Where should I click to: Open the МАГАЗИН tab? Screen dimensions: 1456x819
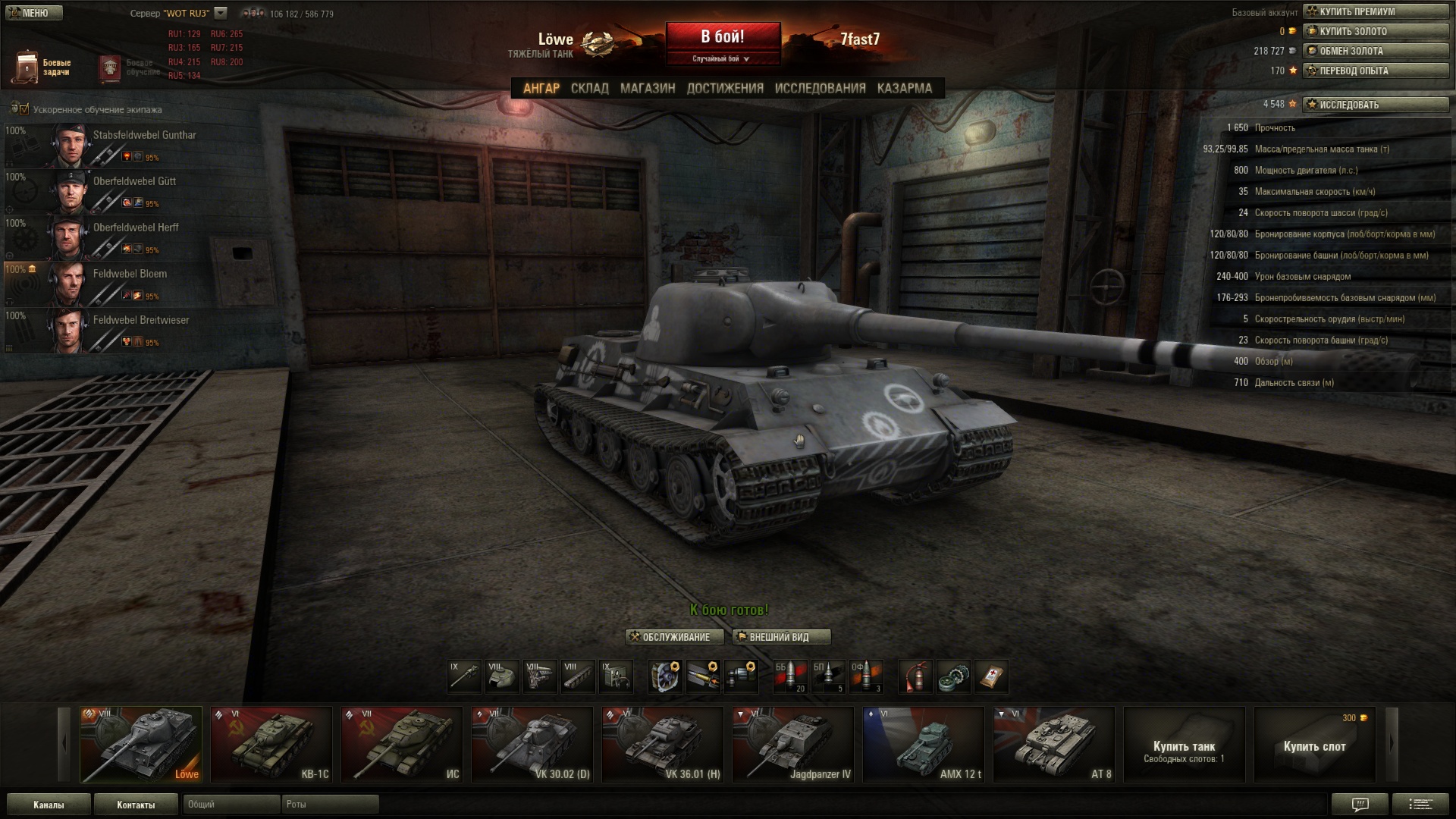(x=648, y=88)
